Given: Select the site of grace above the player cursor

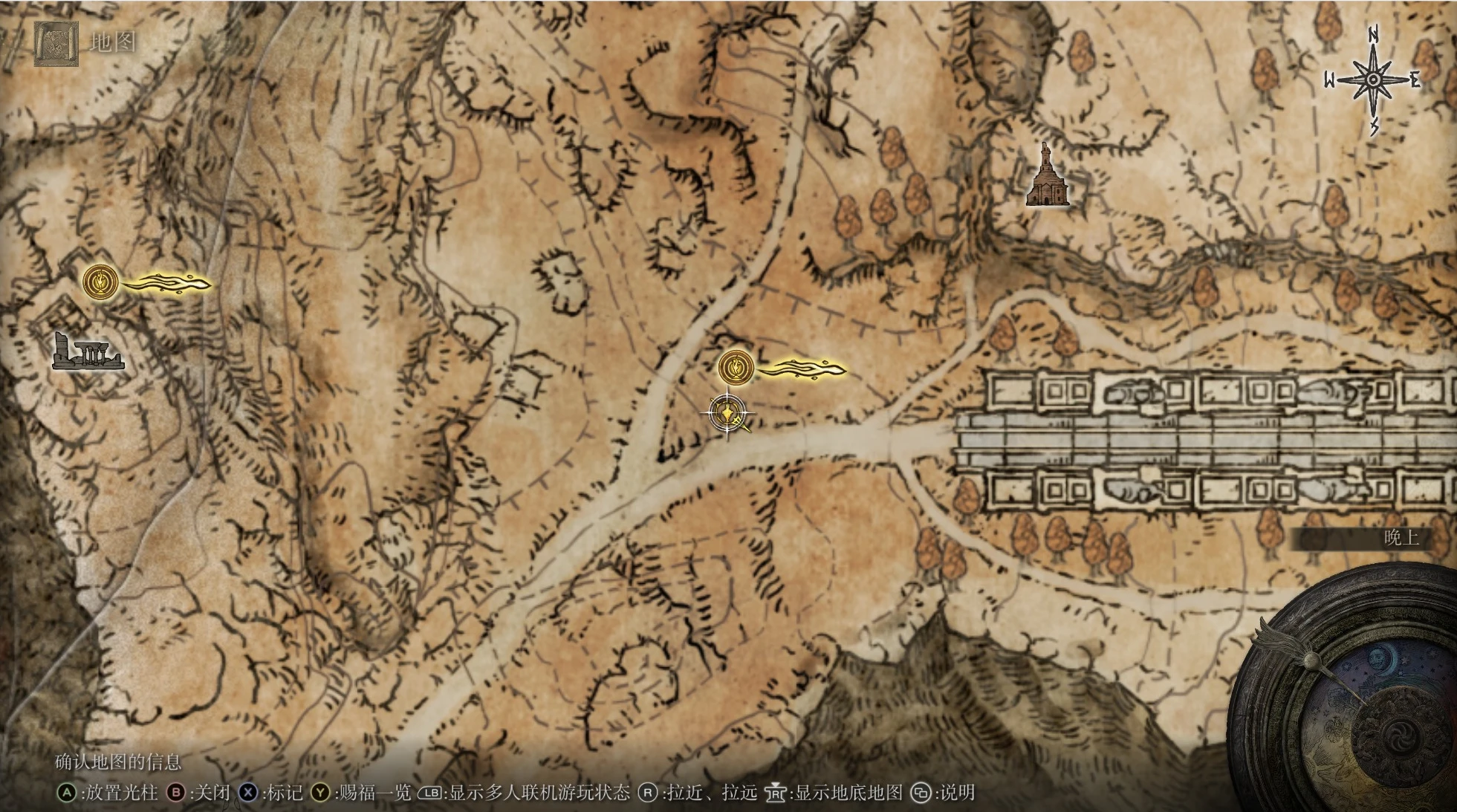Looking at the screenshot, I should pyautogui.click(x=736, y=367).
